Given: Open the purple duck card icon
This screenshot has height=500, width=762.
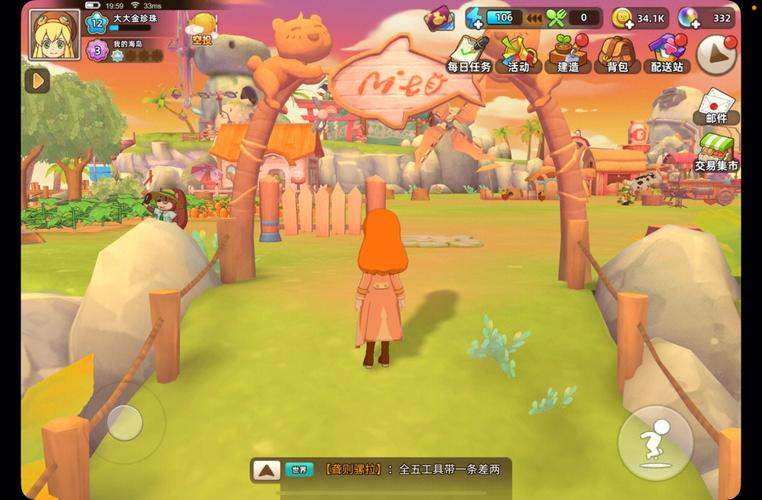Looking at the screenshot, I should 438,18.
